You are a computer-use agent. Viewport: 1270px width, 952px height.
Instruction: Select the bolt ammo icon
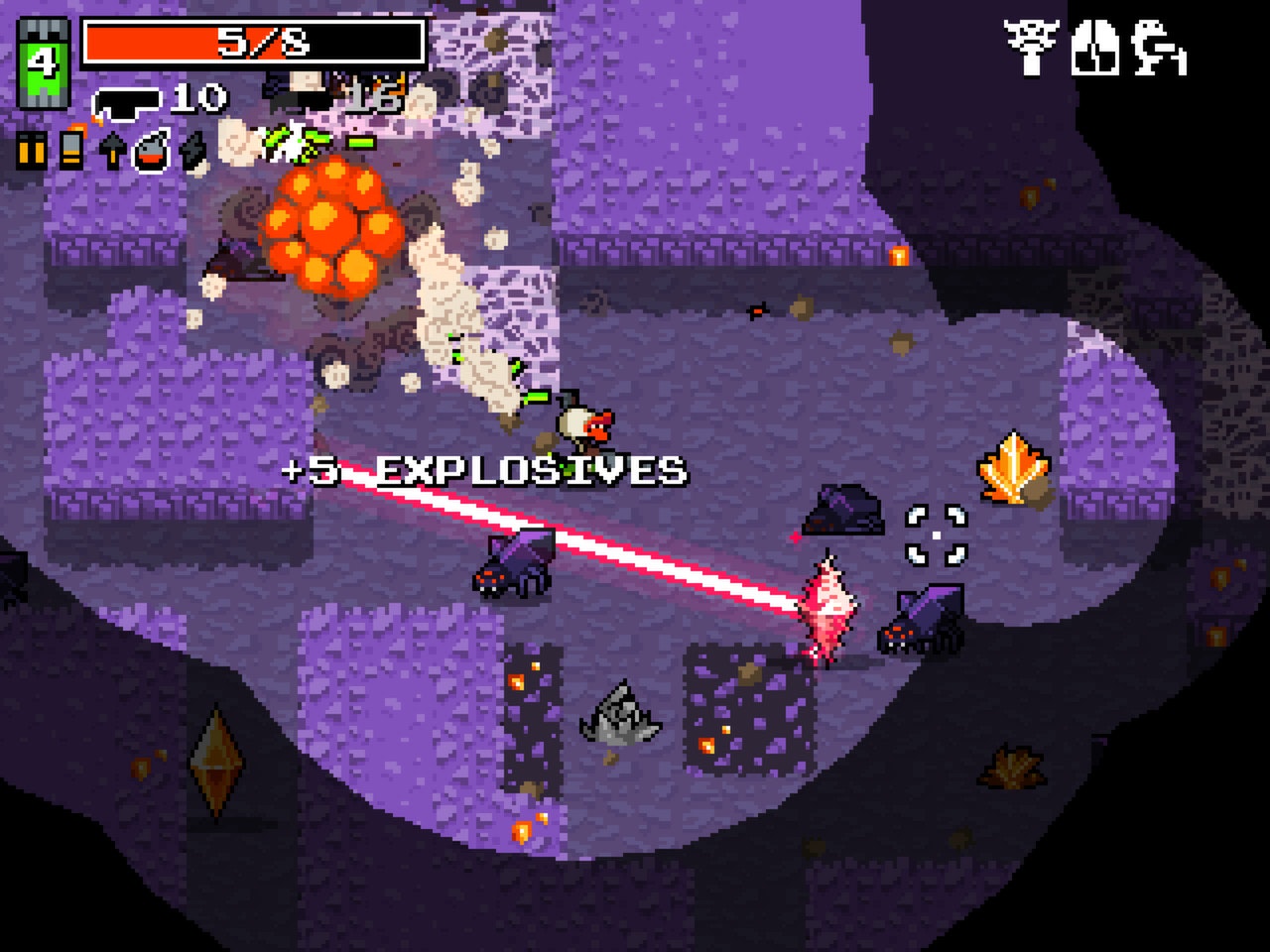tap(110, 149)
